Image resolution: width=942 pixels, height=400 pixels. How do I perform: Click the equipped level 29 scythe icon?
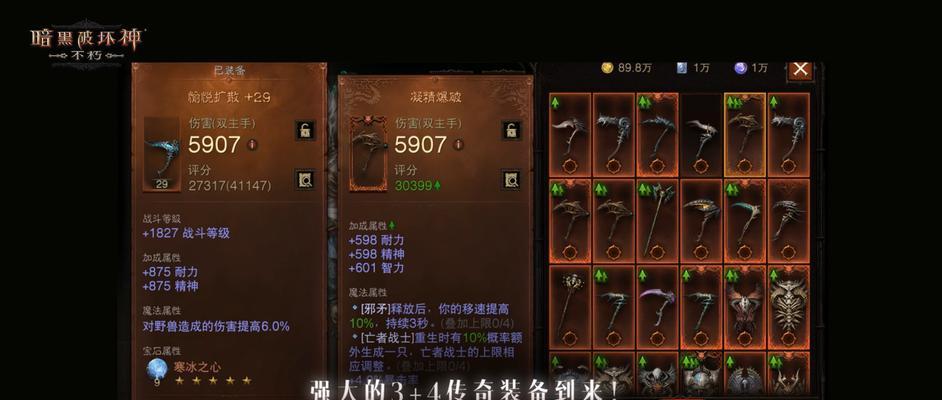[161, 153]
